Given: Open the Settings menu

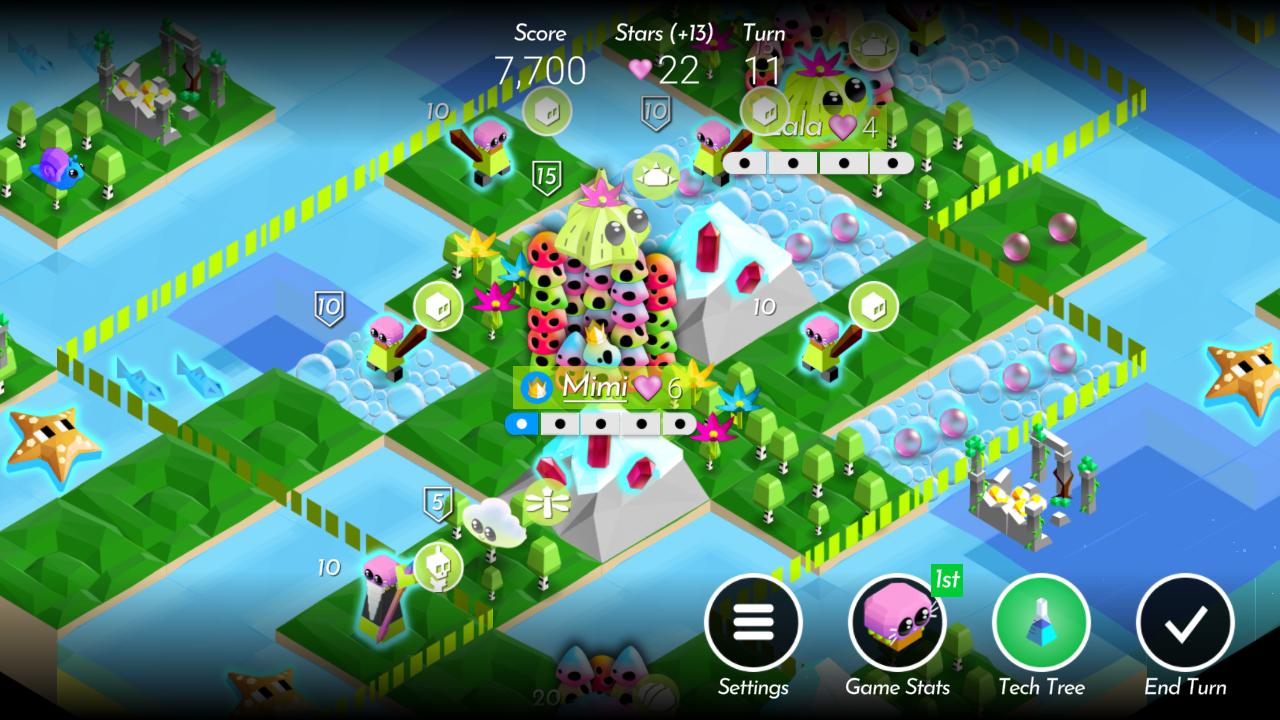Looking at the screenshot, I should tap(755, 622).
